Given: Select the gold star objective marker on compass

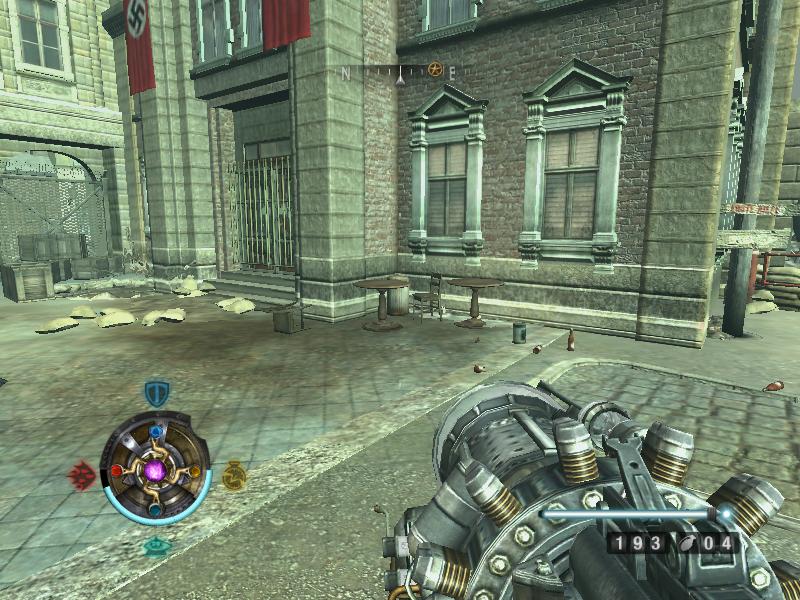Looking at the screenshot, I should point(435,70).
